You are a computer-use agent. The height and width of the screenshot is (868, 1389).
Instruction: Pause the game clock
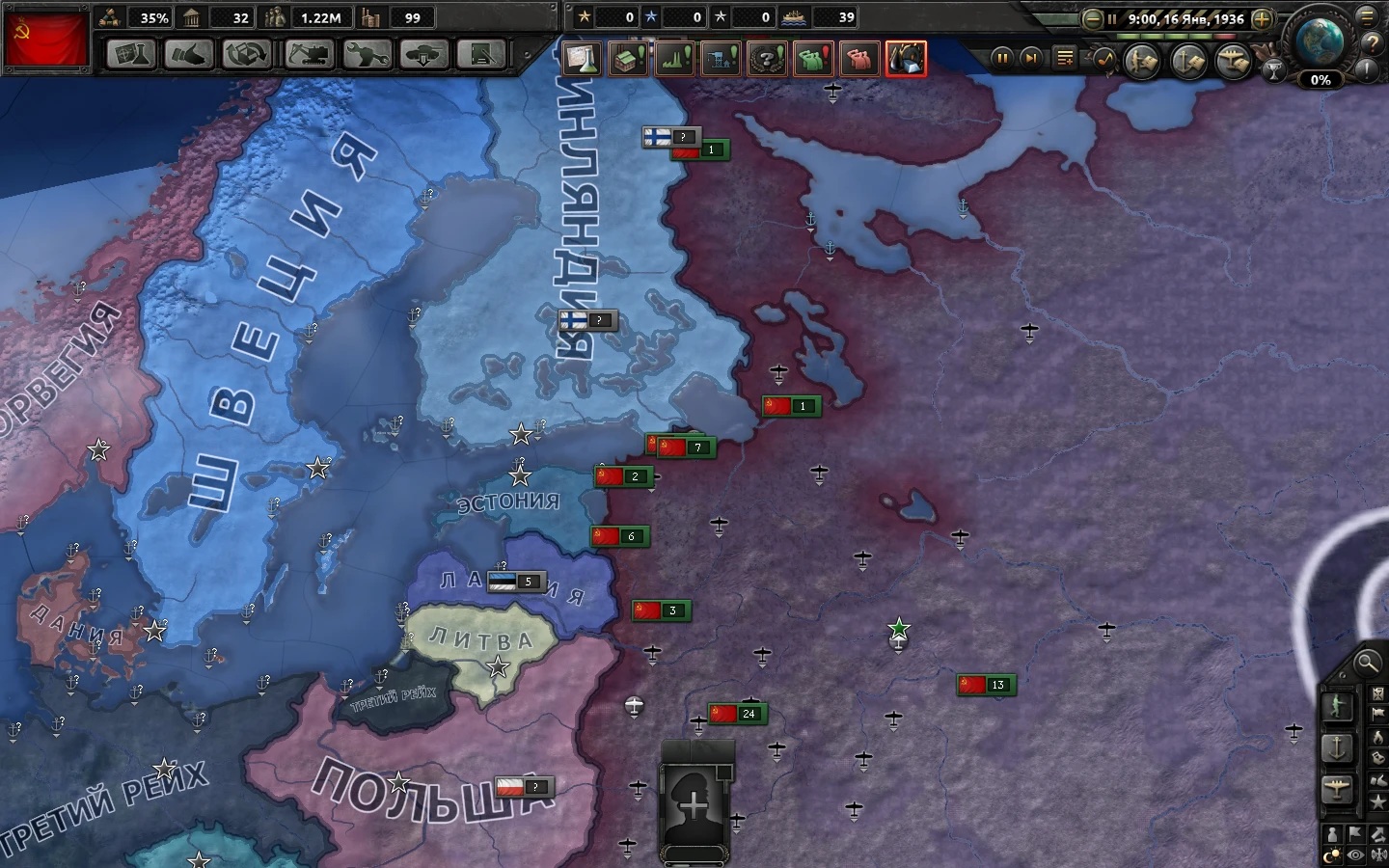pos(1002,57)
